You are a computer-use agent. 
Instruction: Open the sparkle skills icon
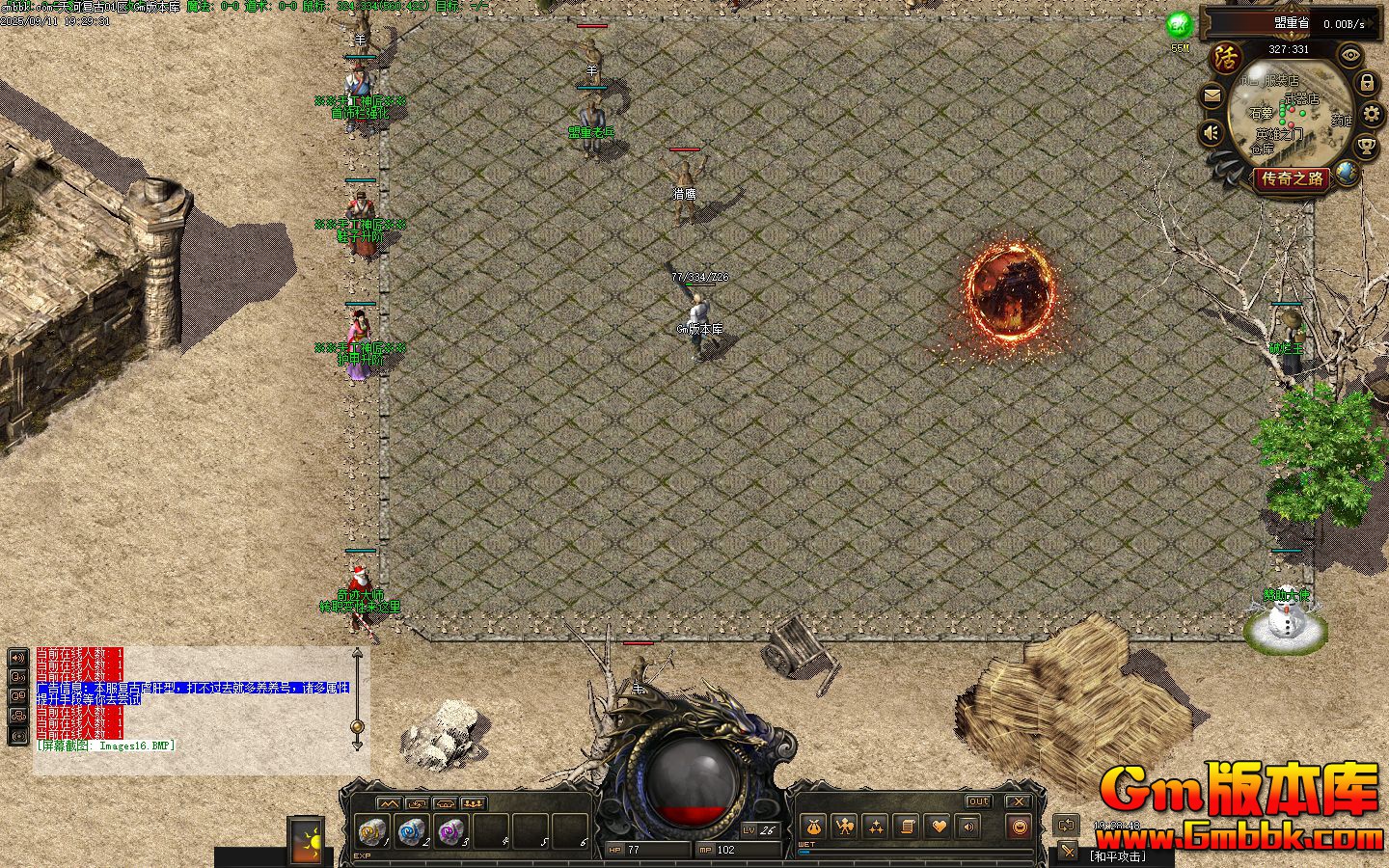click(876, 827)
